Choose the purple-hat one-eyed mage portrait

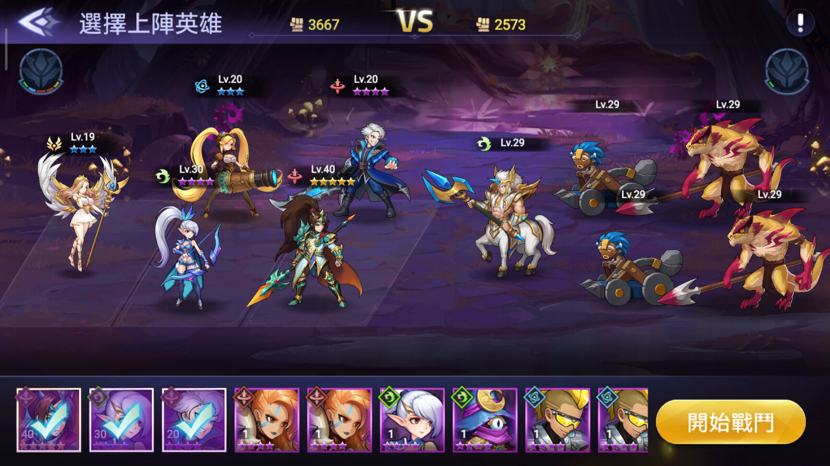pos(484,421)
